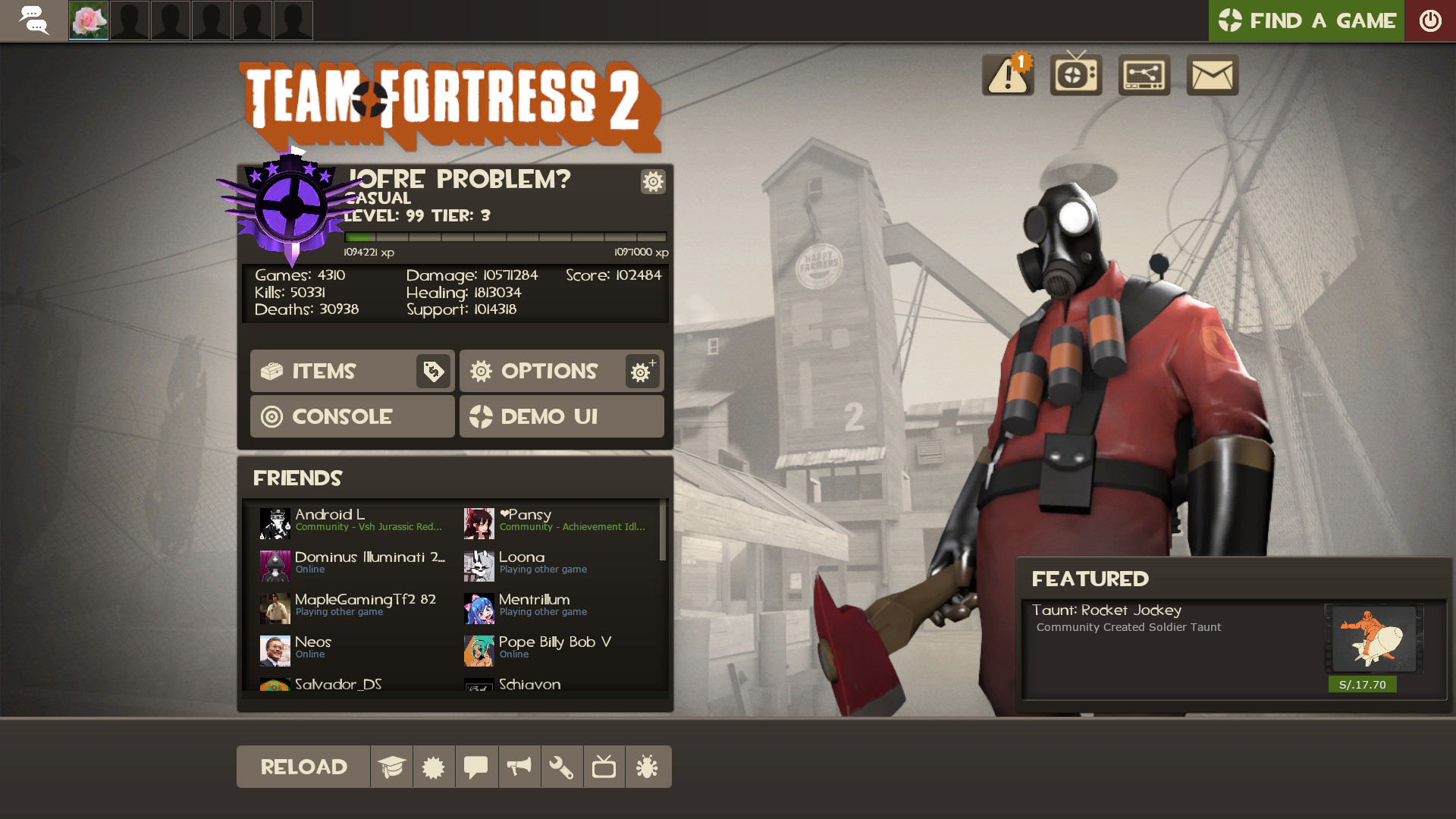Open the party chat icon top left
The height and width of the screenshot is (819, 1456).
(34, 20)
